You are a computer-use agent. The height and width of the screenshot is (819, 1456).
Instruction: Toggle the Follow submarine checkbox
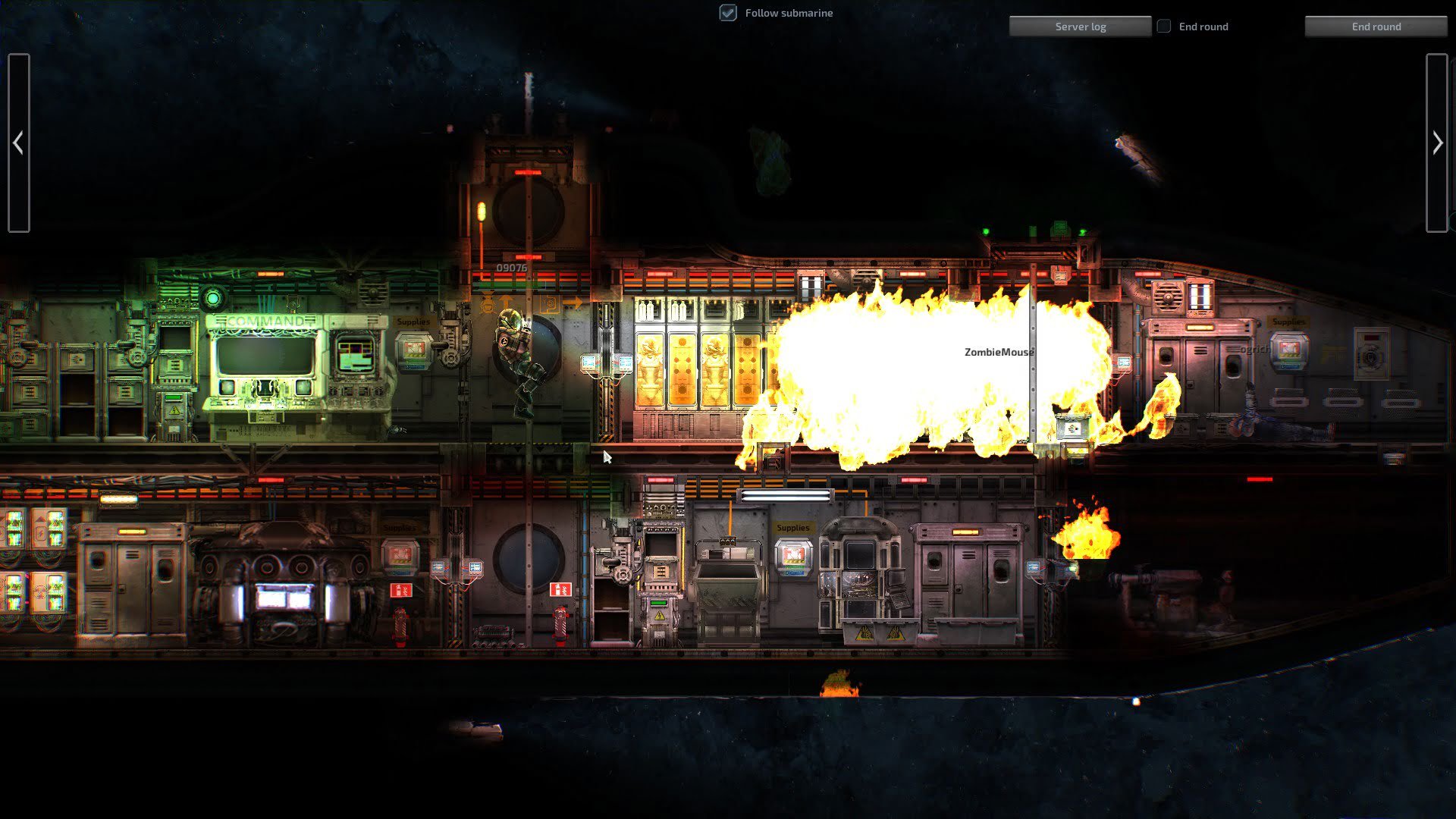coord(728,13)
